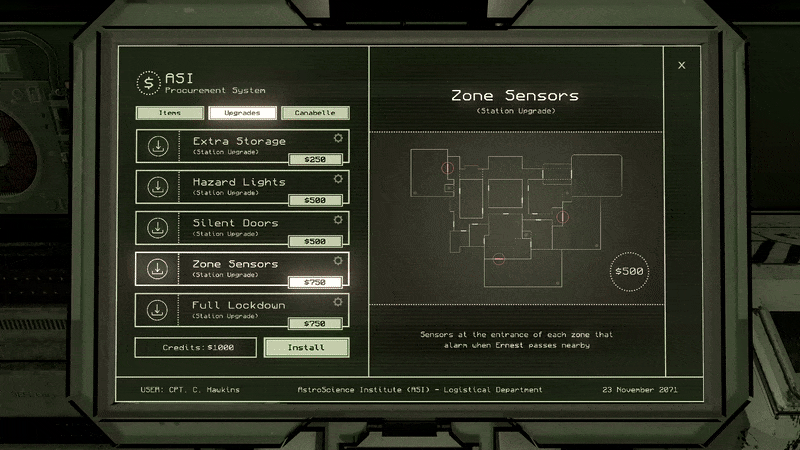This screenshot has height=450, width=800.
Task: Select the Zone Sensors upgrade row
Action: tap(242, 269)
